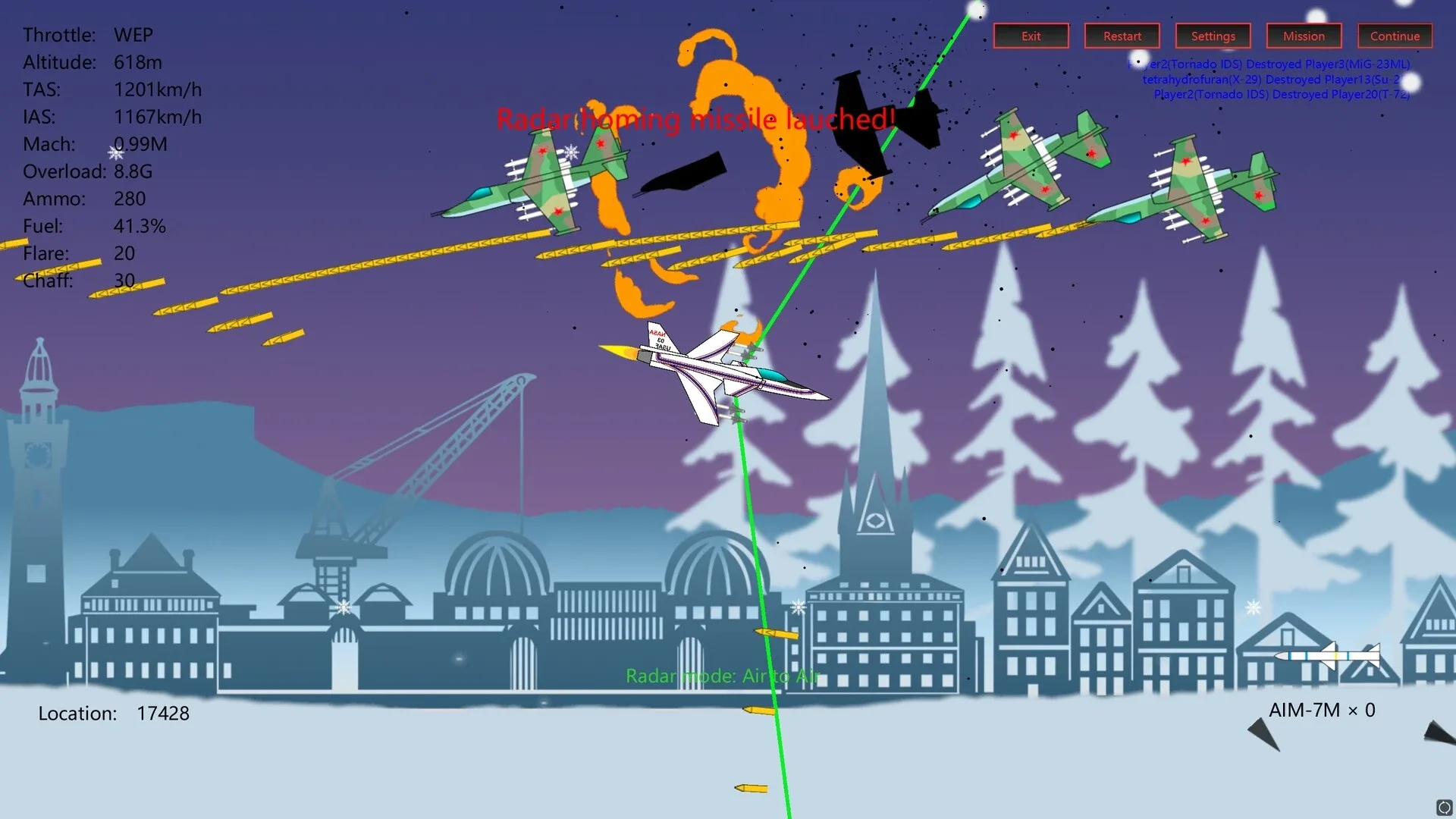Open the Settings panel

pyautogui.click(x=1213, y=36)
